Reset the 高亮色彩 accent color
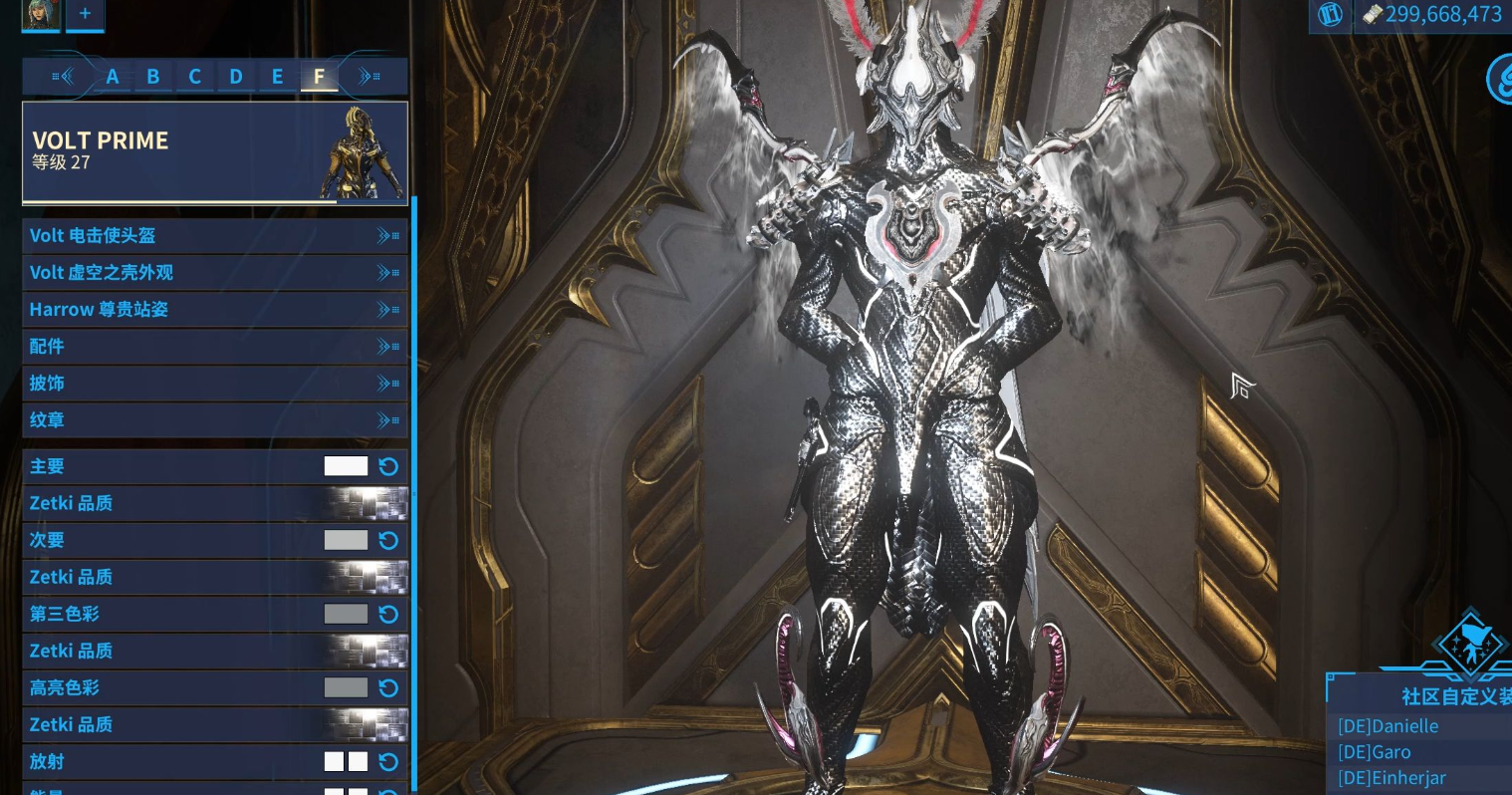 tap(388, 687)
